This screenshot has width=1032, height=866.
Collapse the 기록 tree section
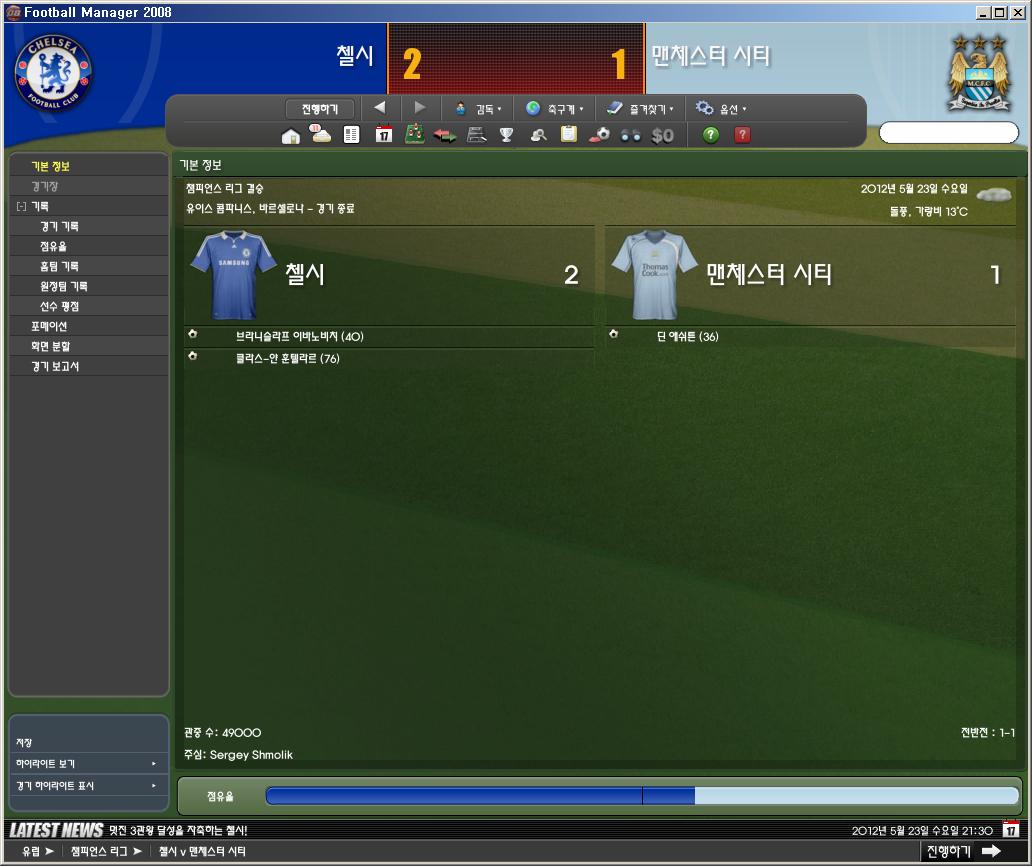click(x=21, y=207)
